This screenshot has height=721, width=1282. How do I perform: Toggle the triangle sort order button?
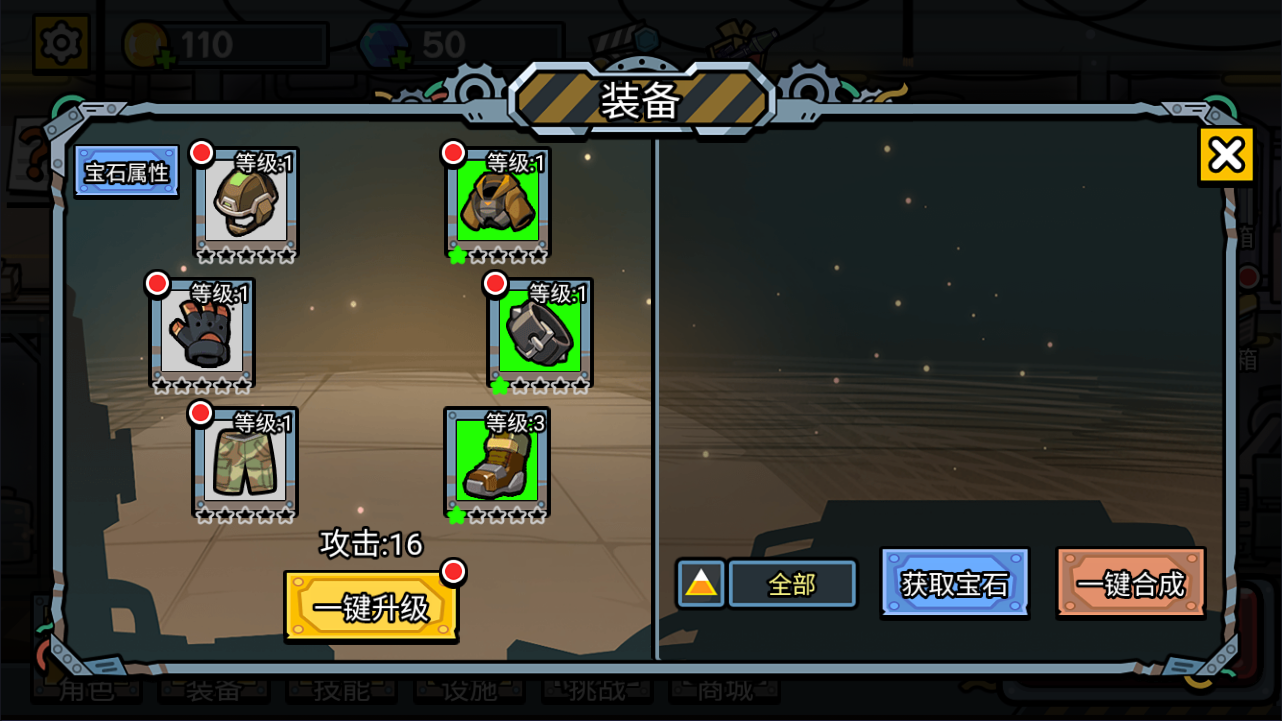click(701, 583)
